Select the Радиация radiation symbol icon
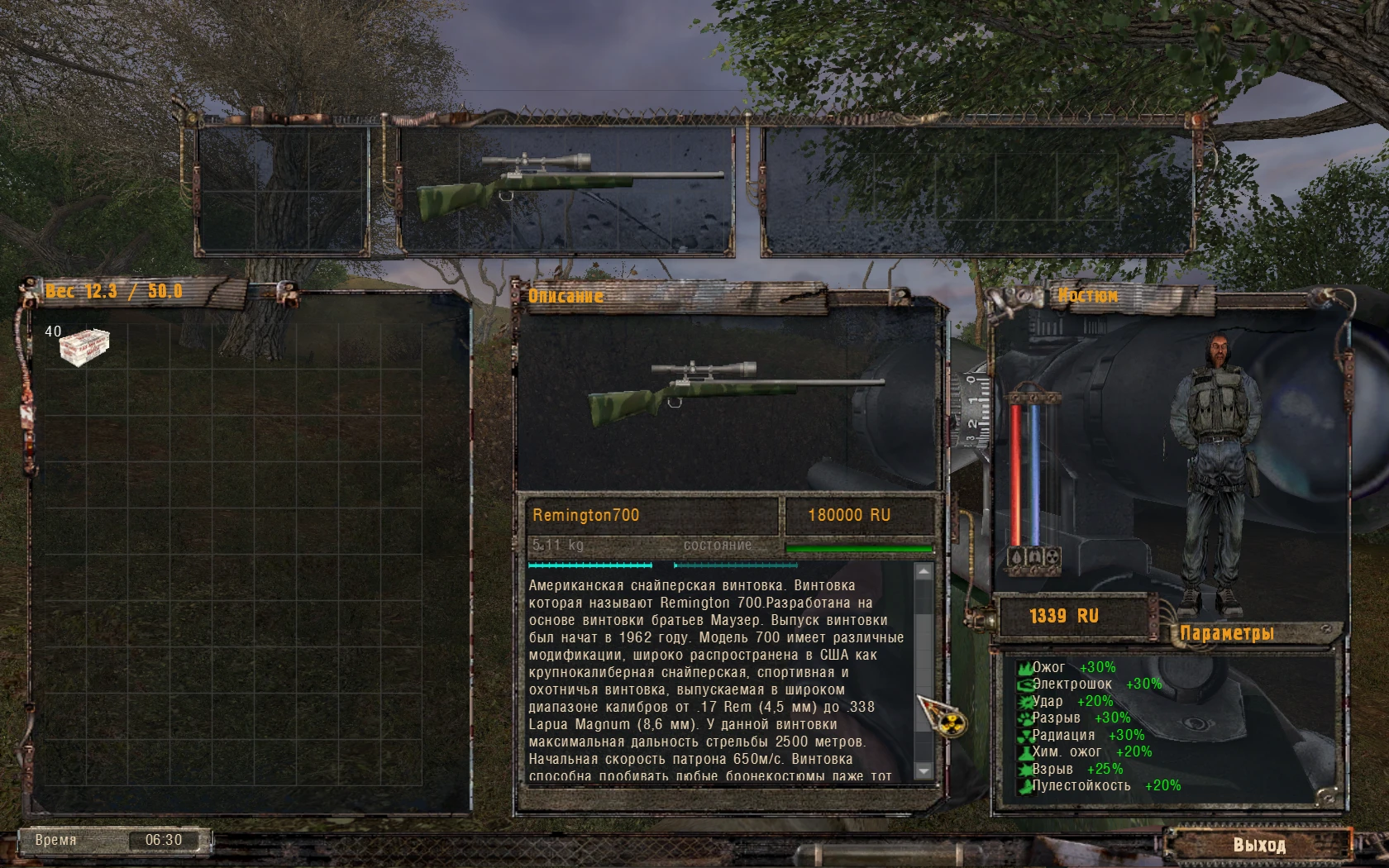 (x=1025, y=736)
